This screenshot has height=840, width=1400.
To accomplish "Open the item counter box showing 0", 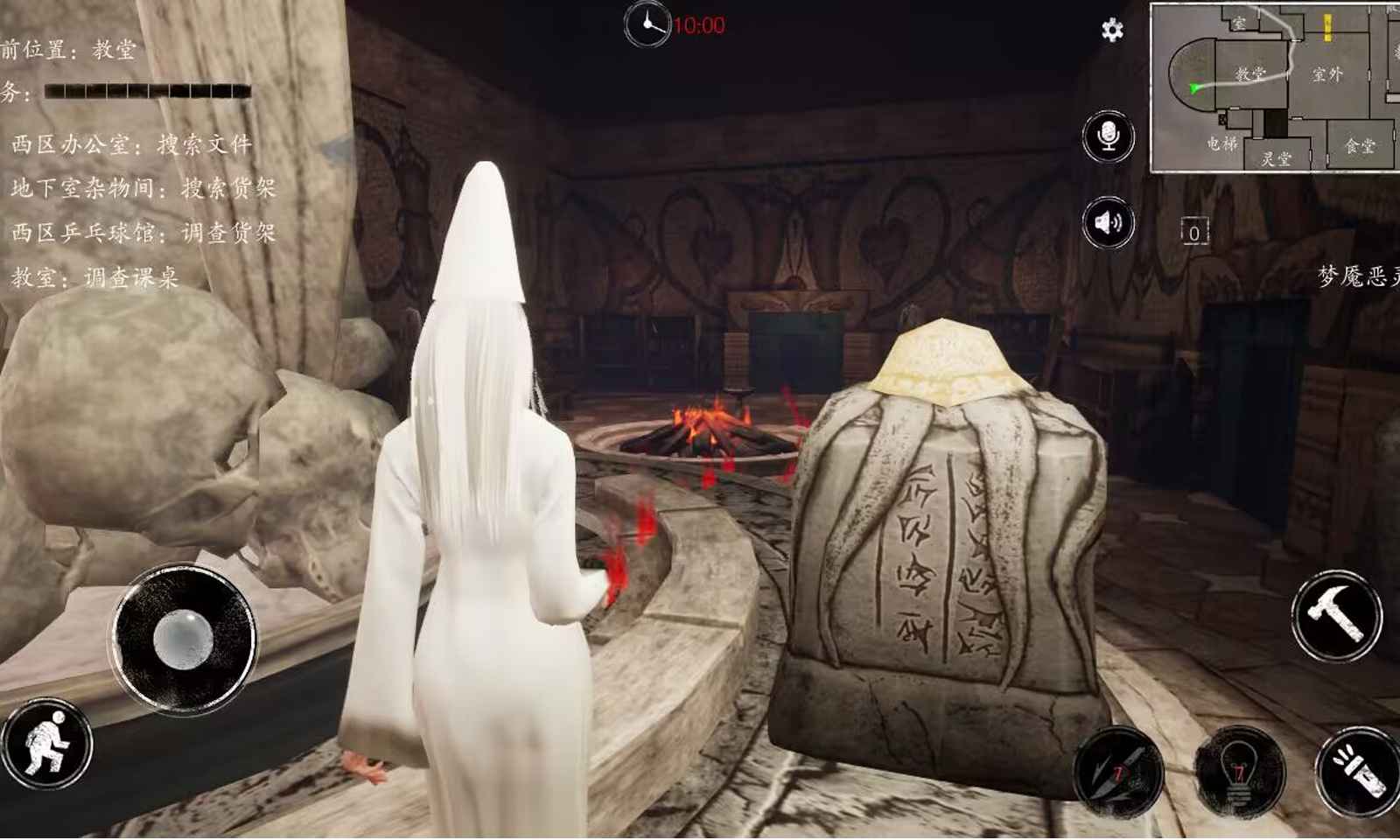I will click(1193, 233).
